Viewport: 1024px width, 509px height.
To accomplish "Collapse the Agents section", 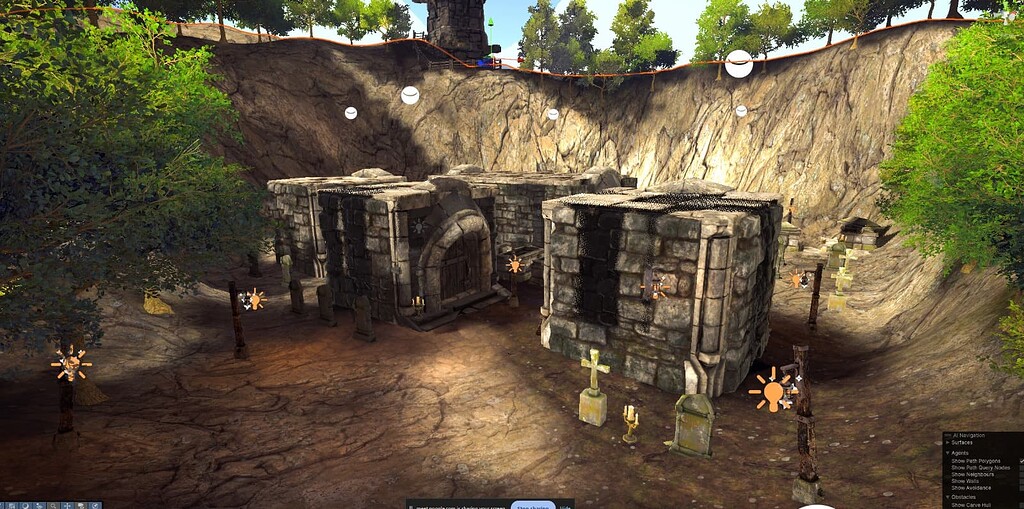I will (948, 453).
